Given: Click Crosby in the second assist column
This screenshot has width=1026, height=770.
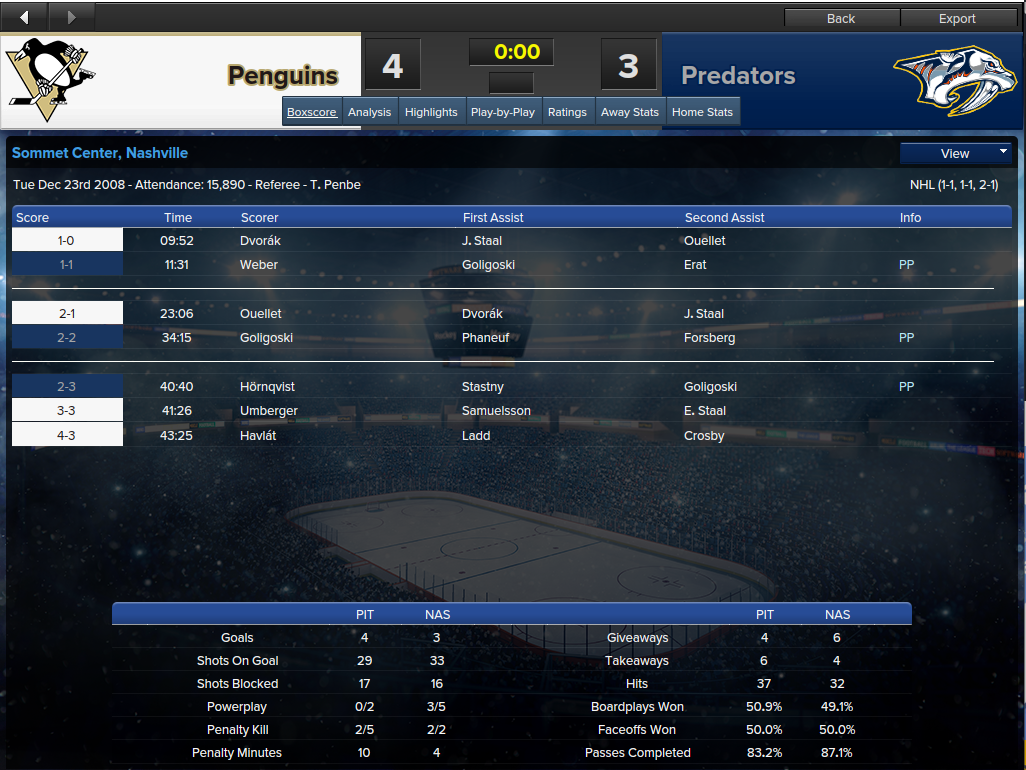Looking at the screenshot, I should (704, 436).
